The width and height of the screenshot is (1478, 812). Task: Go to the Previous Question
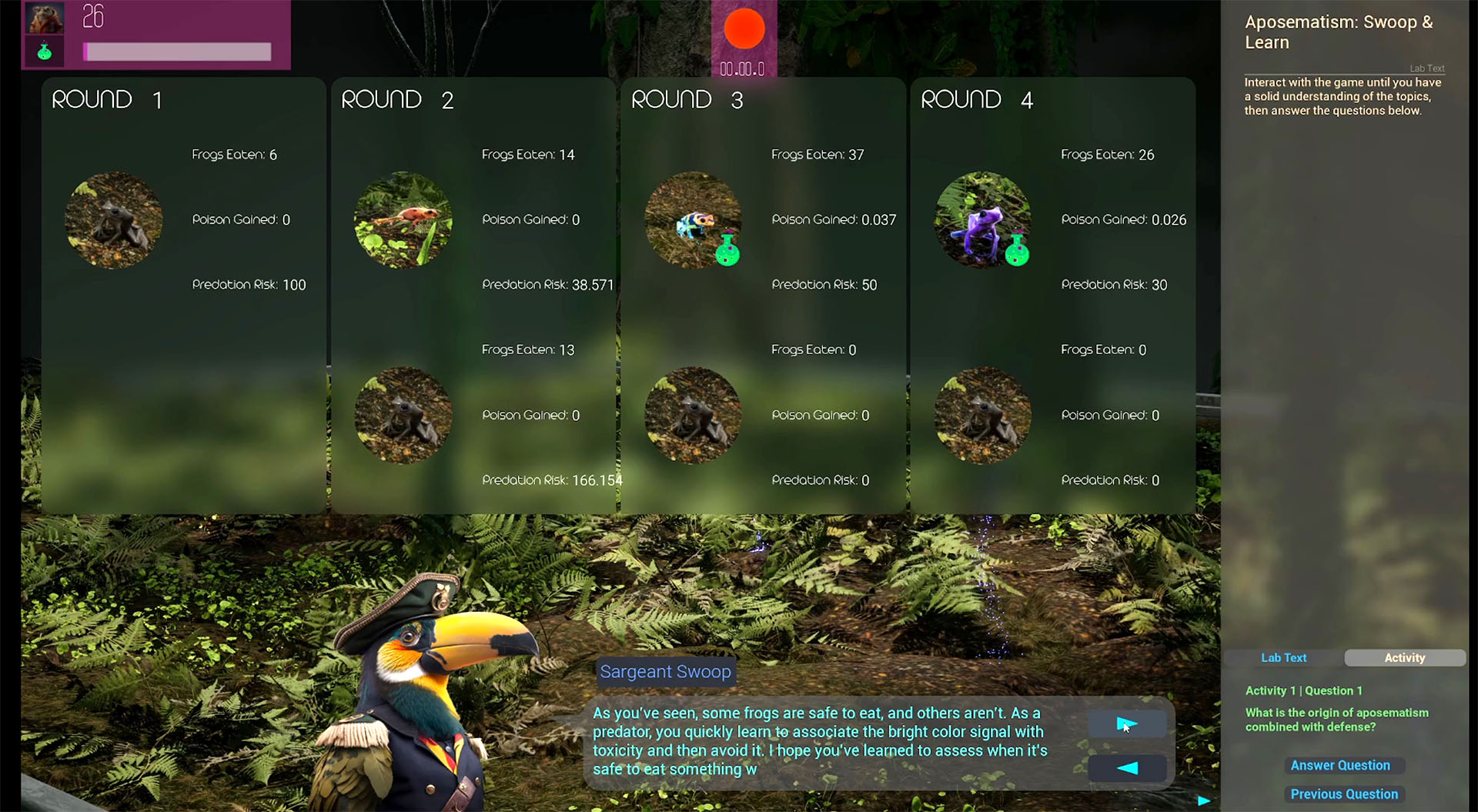click(1344, 794)
